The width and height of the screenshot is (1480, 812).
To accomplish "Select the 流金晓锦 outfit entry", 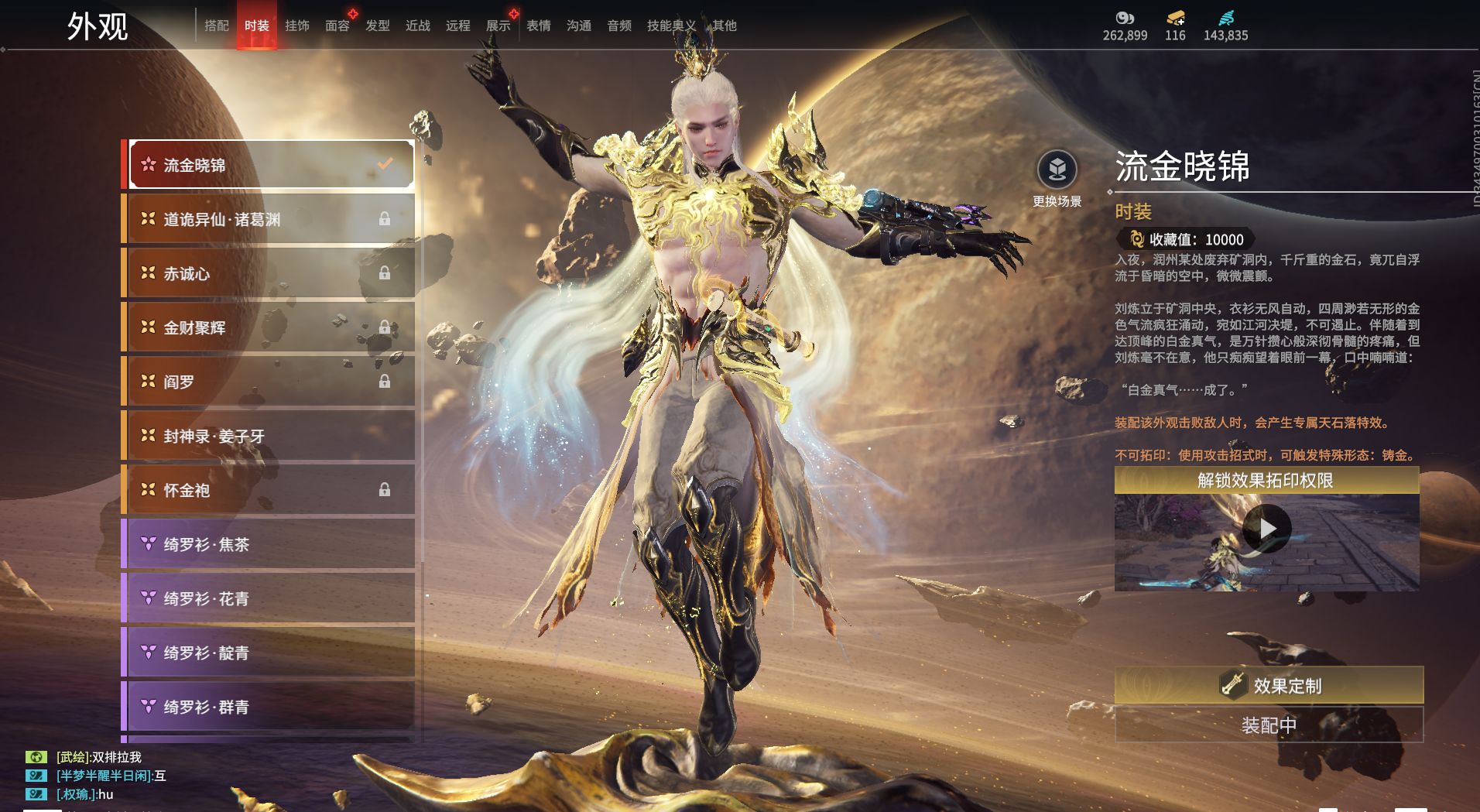I will coord(271,165).
